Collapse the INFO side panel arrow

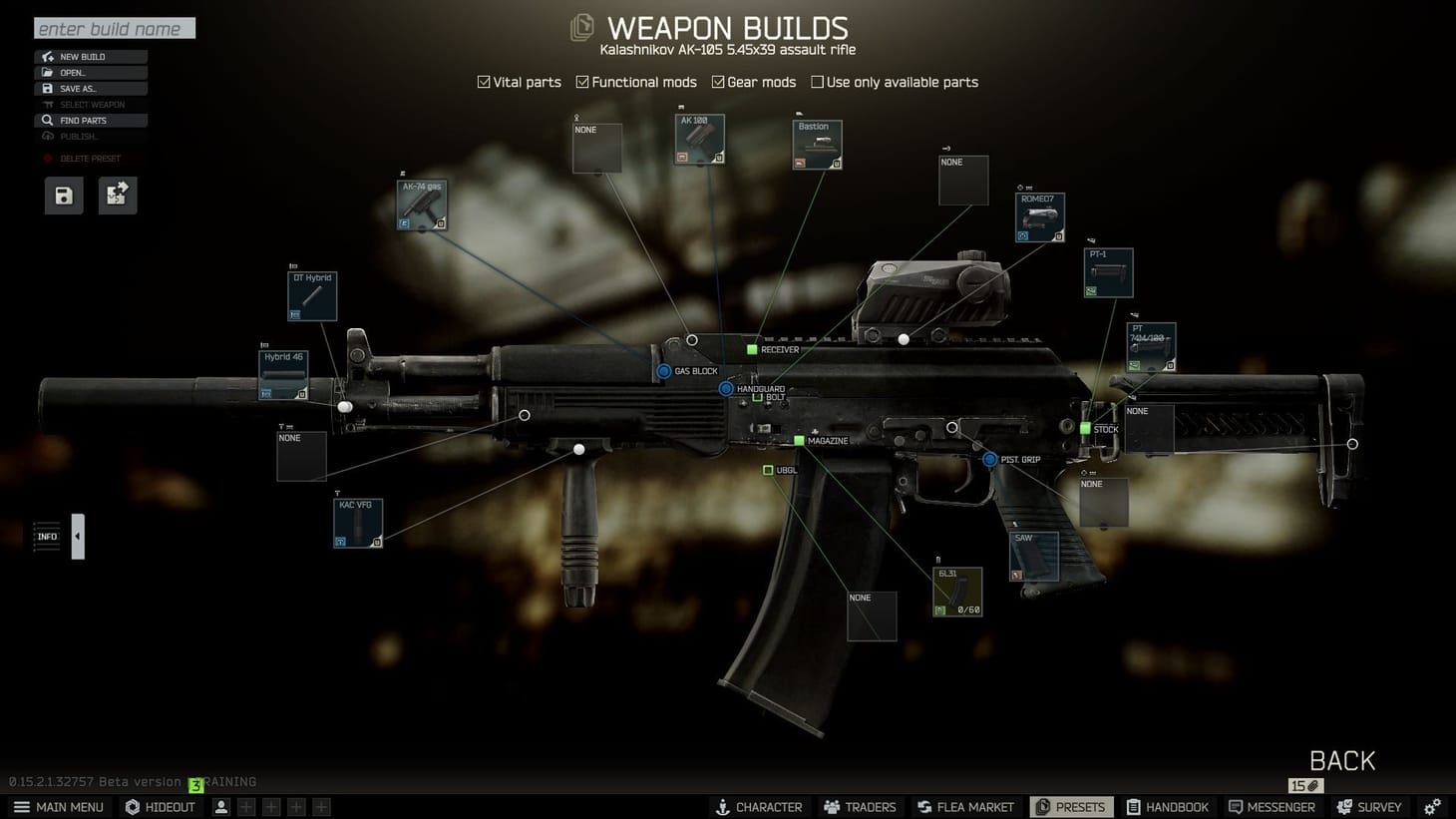tap(77, 536)
